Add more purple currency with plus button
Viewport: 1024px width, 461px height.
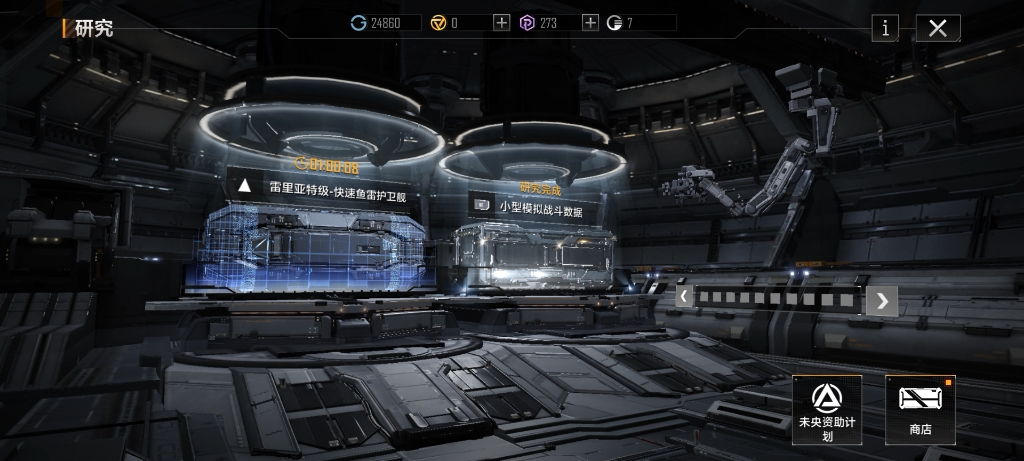590,23
